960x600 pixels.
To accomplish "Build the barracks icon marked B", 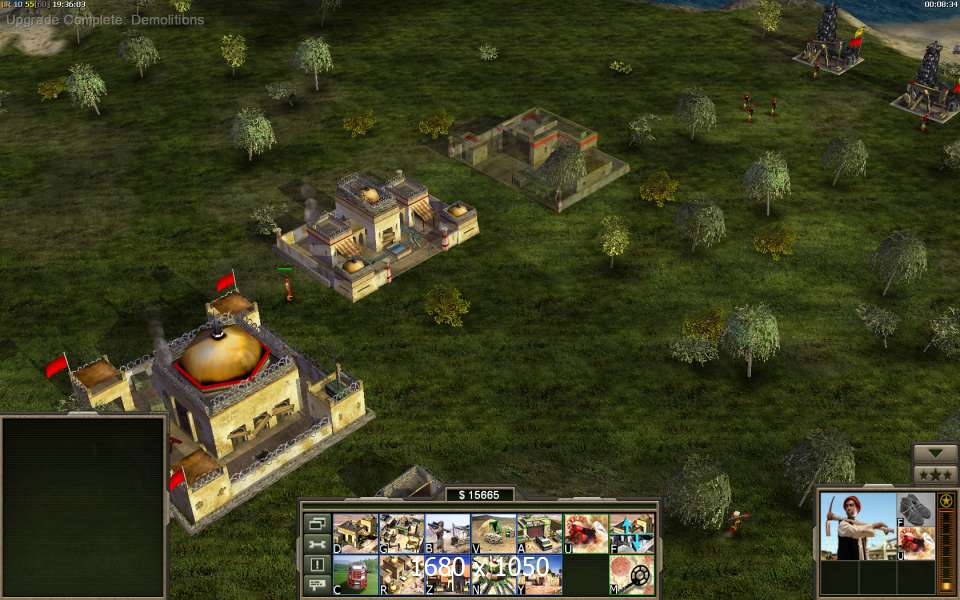I will [447, 533].
